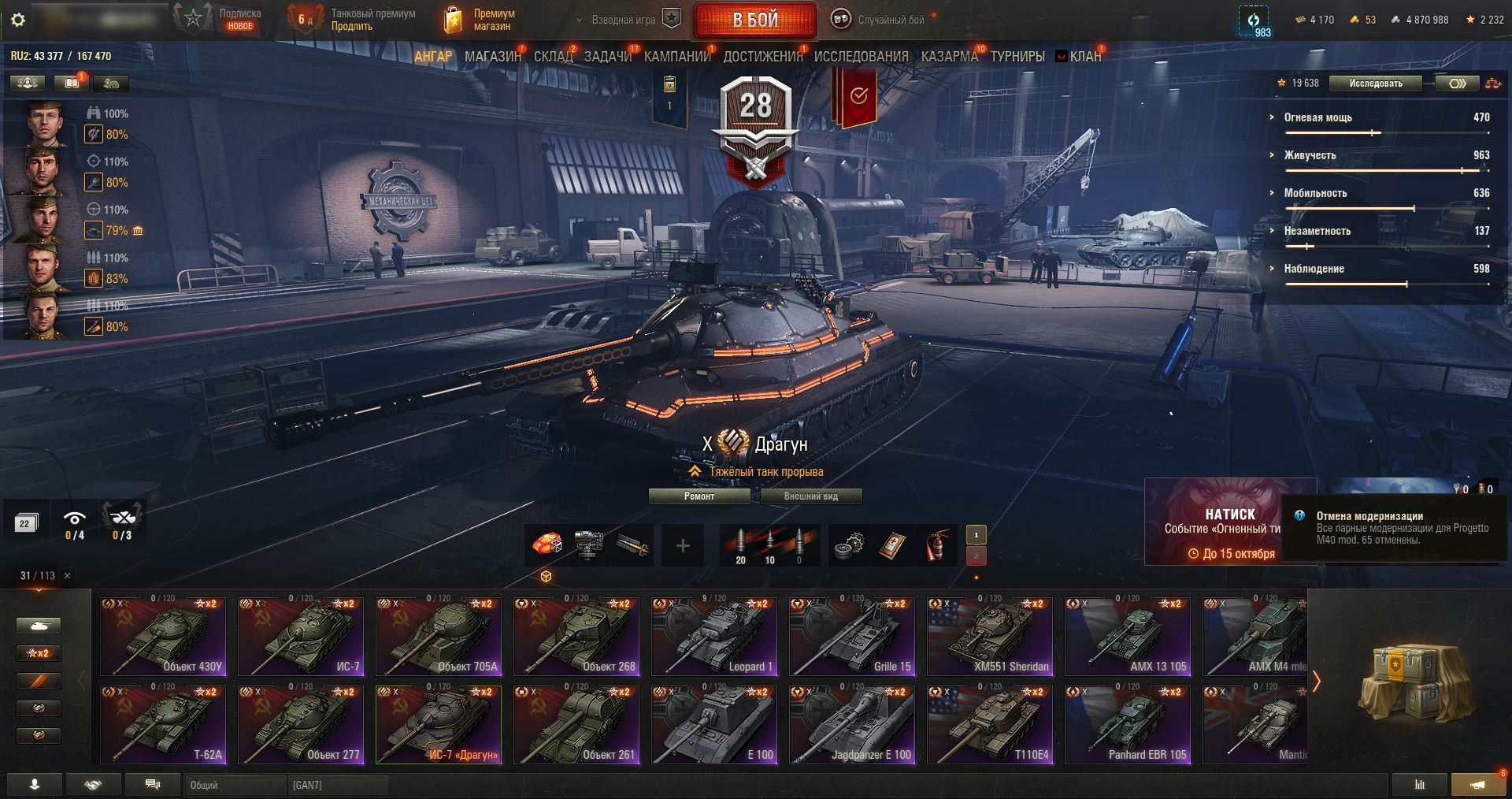The image size is (1512, 799).
Task: Go to the ЗАДАЧИ tab
Action: (608, 57)
